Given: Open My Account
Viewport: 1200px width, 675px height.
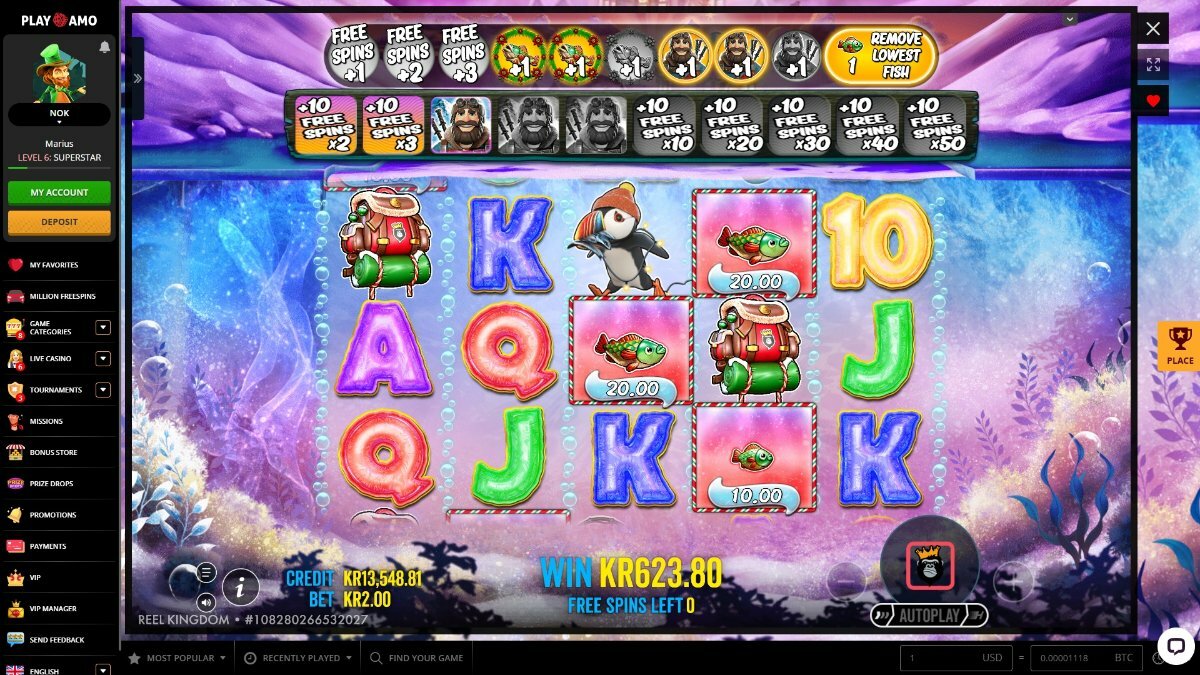Looking at the screenshot, I should (59, 192).
